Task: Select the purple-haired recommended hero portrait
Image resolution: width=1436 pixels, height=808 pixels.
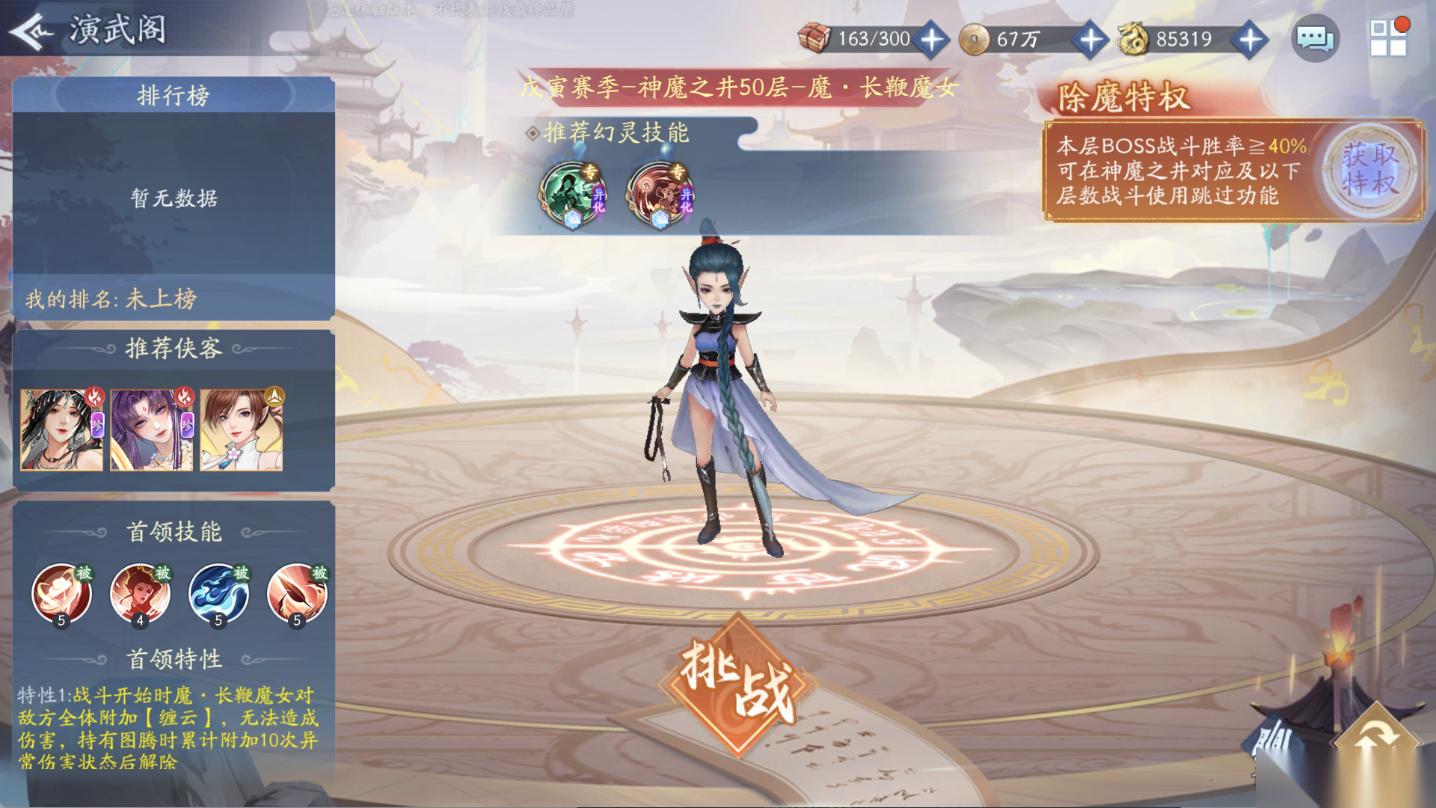Action: click(151, 428)
